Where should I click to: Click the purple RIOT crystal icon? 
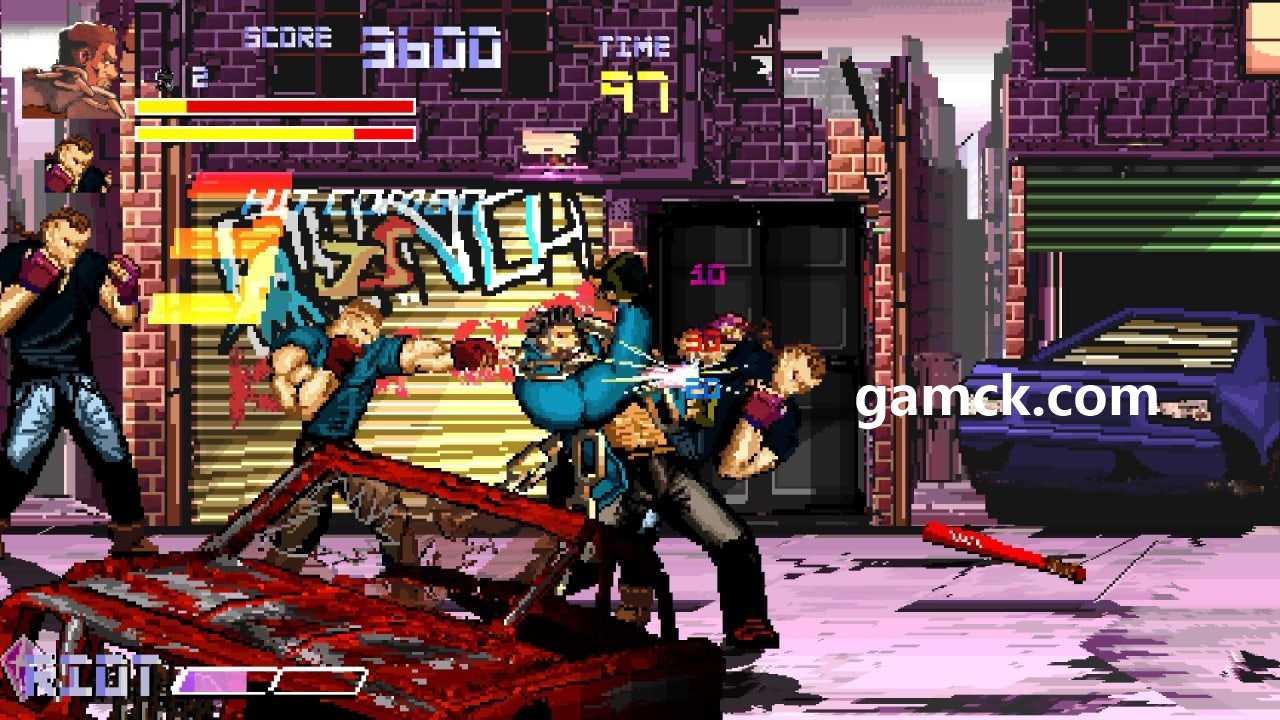click(x=17, y=670)
